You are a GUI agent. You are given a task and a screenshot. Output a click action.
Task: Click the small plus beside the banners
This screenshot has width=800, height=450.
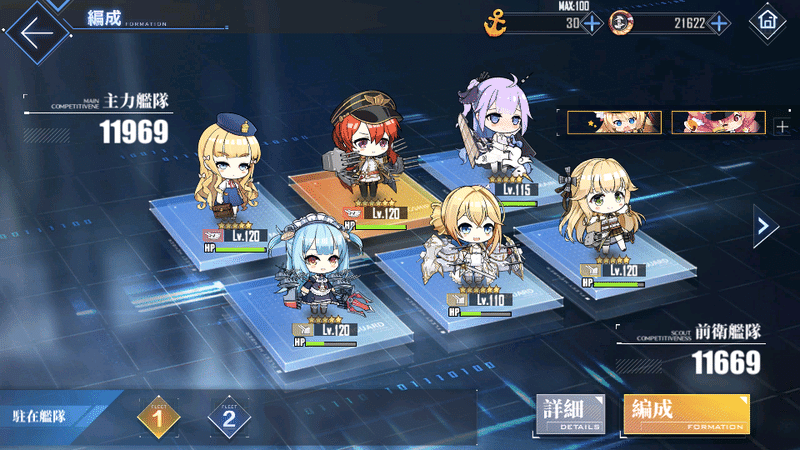pyautogui.click(x=781, y=125)
